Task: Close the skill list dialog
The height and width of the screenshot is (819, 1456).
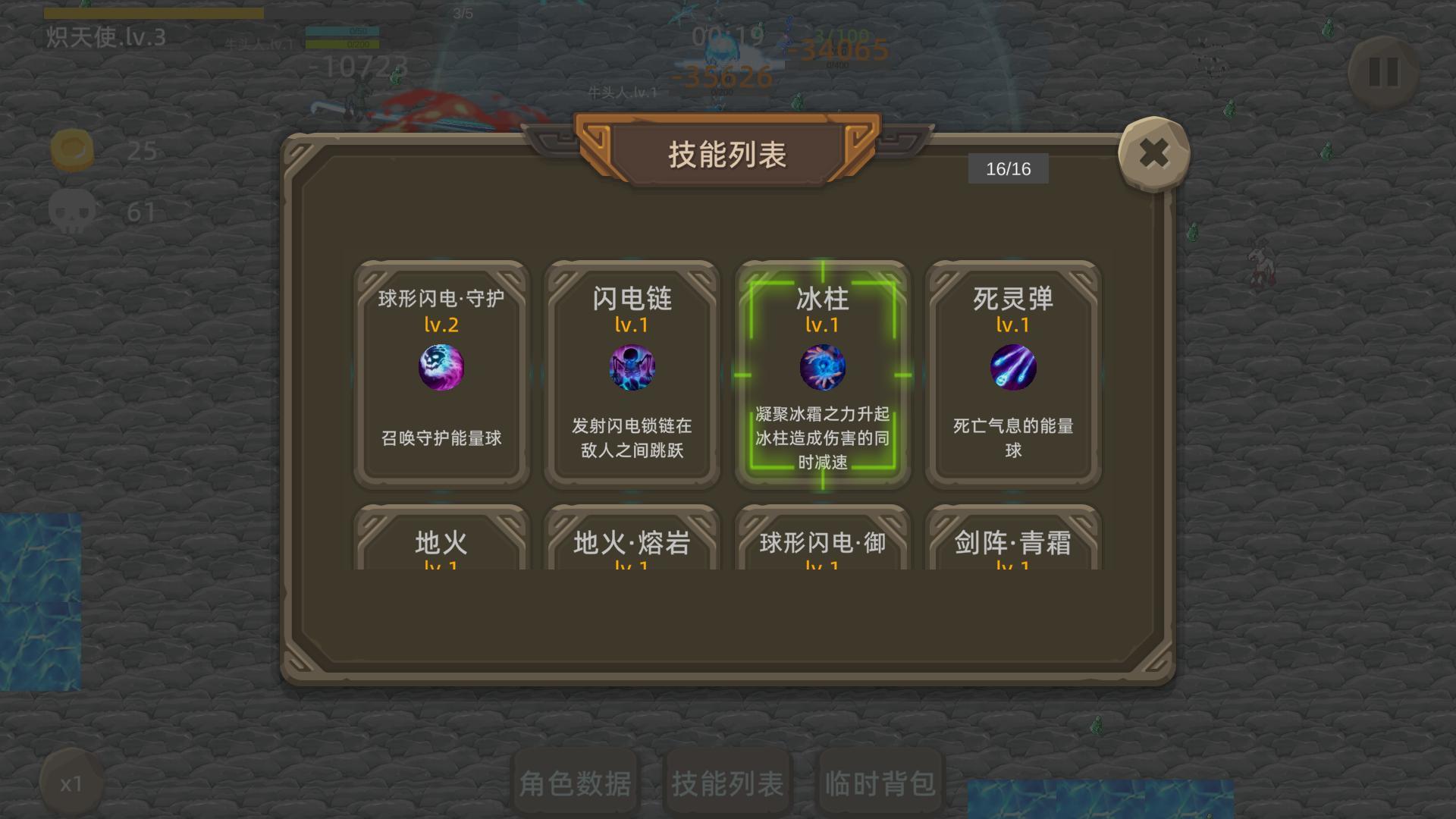Action: pos(1153,153)
